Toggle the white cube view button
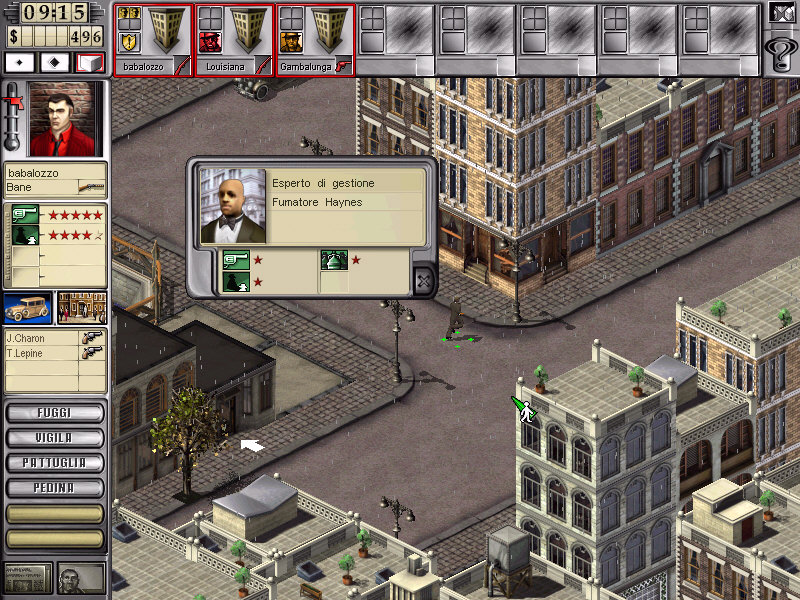The height and width of the screenshot is (600, 800). 90,62
